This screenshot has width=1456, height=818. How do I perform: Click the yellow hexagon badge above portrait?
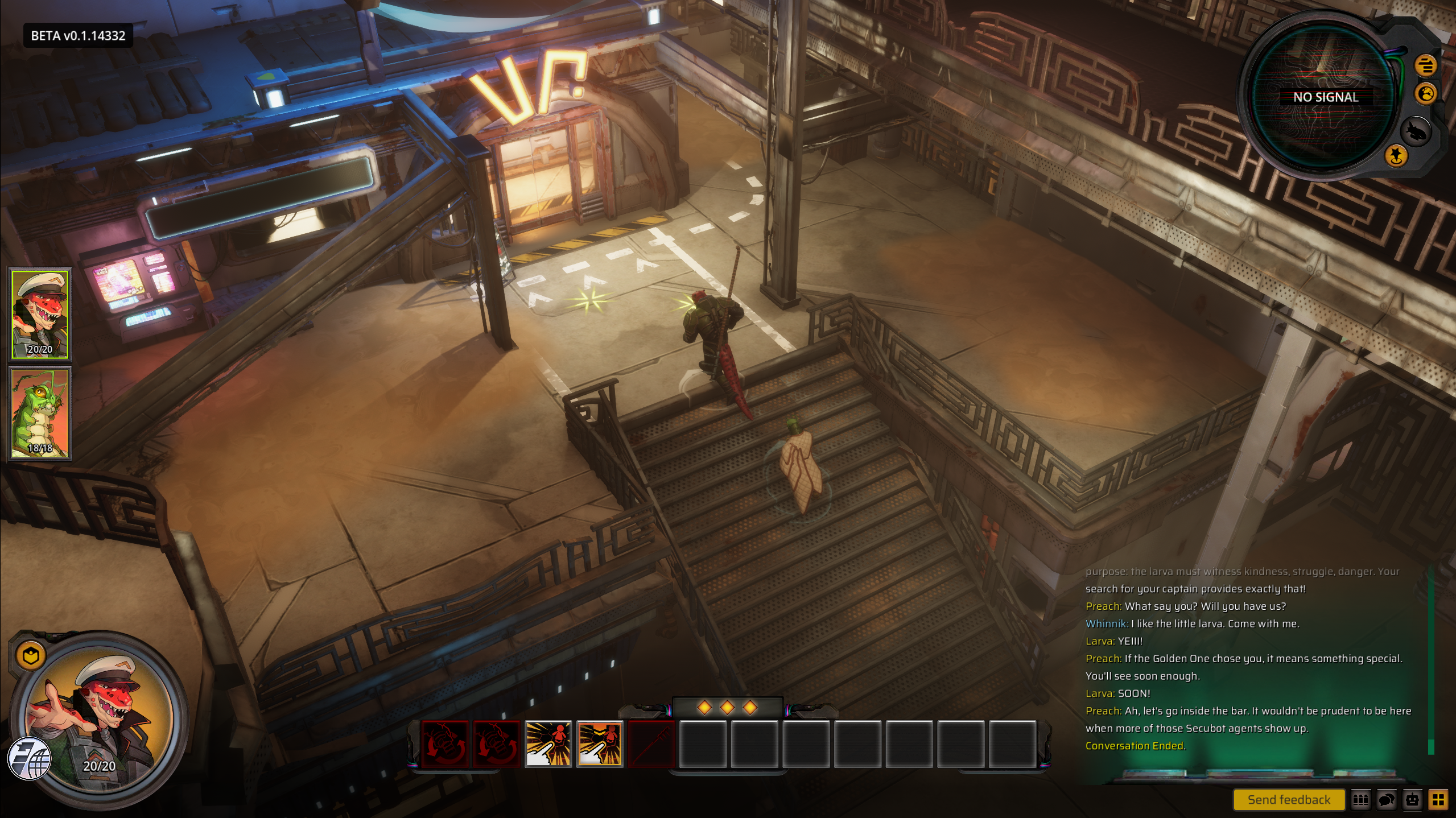pos(31,656)
